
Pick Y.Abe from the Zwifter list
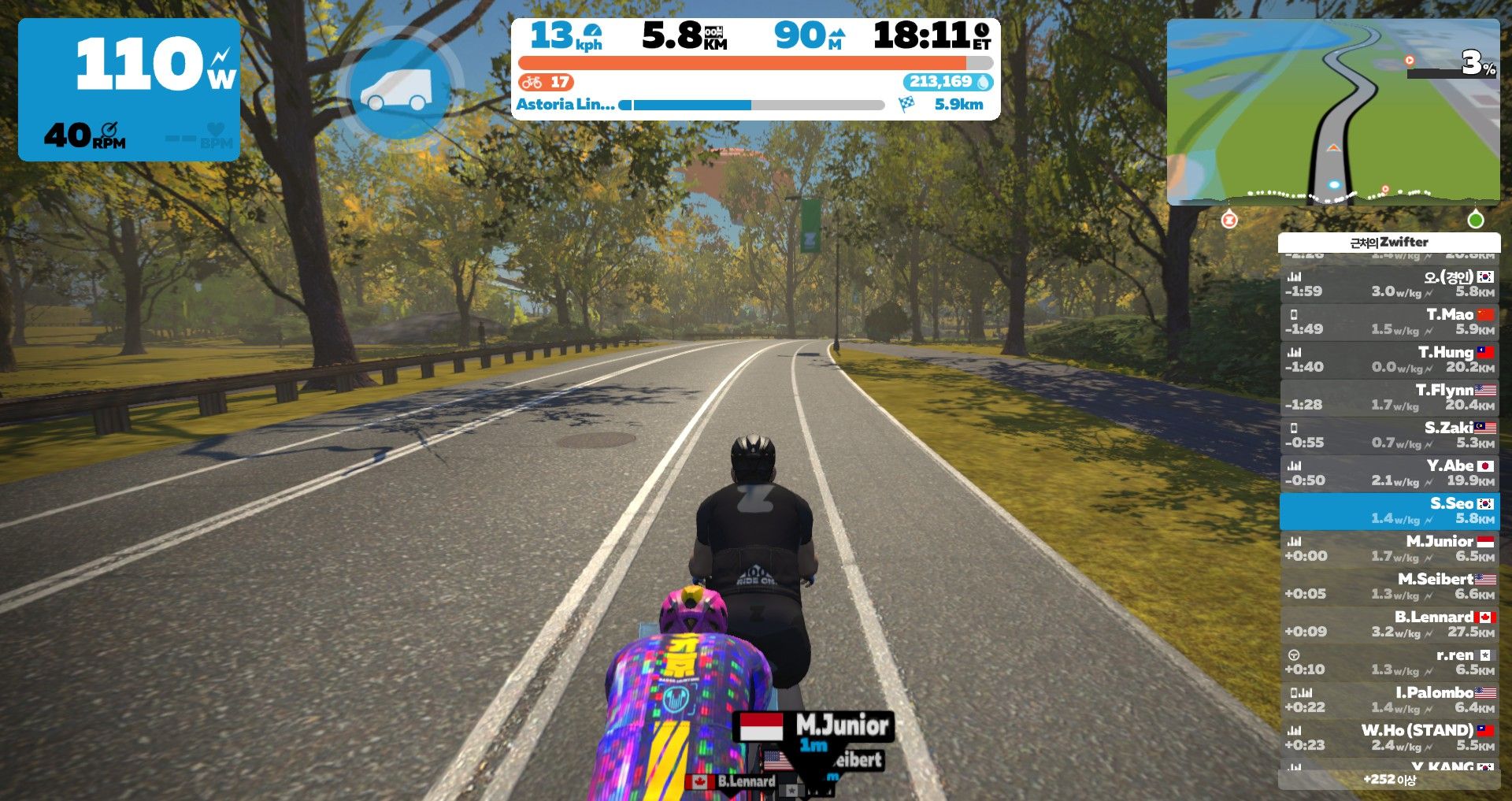pyautogui.click(x=1389, y=473)
